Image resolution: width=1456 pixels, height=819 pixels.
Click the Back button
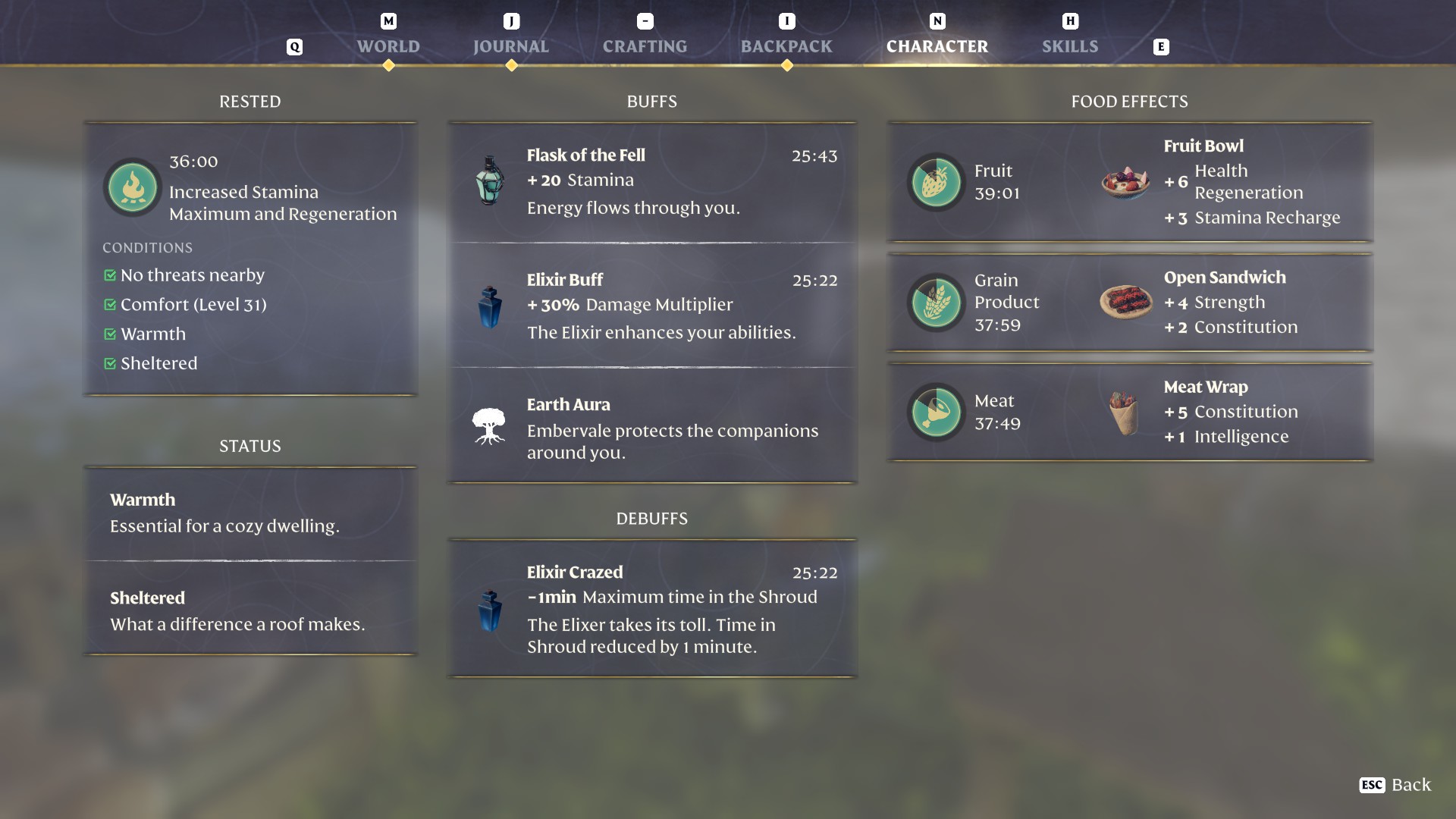coord(1395,785)
